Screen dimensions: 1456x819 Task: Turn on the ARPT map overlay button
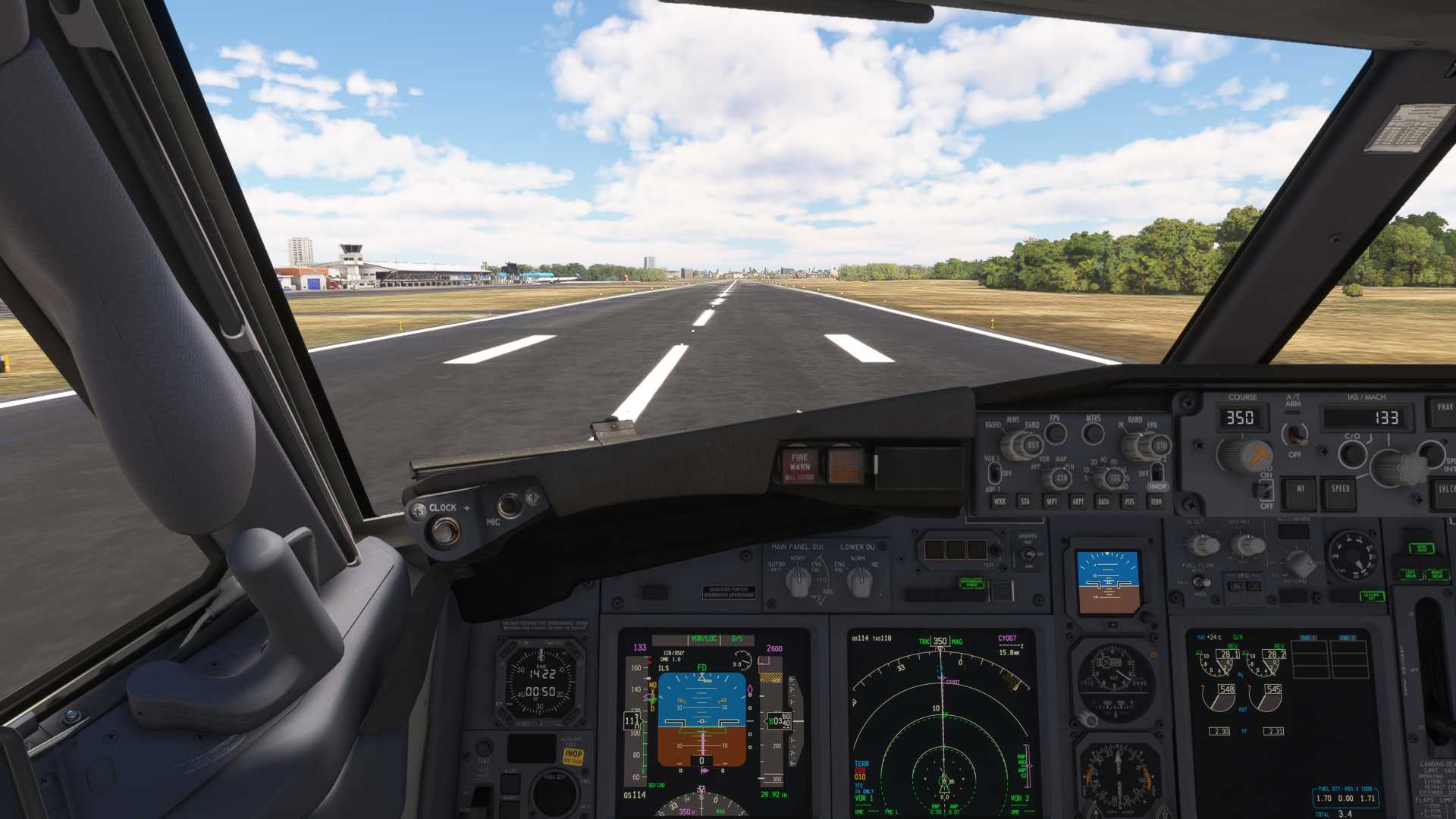click(1078, 501)
